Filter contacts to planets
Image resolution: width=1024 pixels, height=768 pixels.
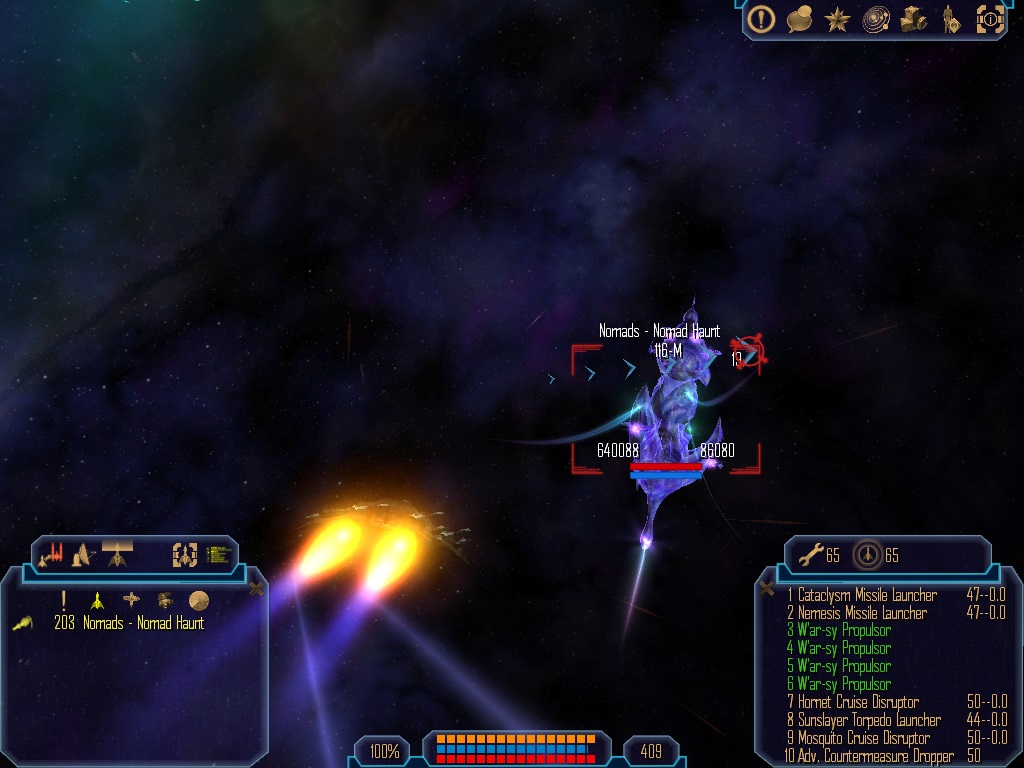198,600
